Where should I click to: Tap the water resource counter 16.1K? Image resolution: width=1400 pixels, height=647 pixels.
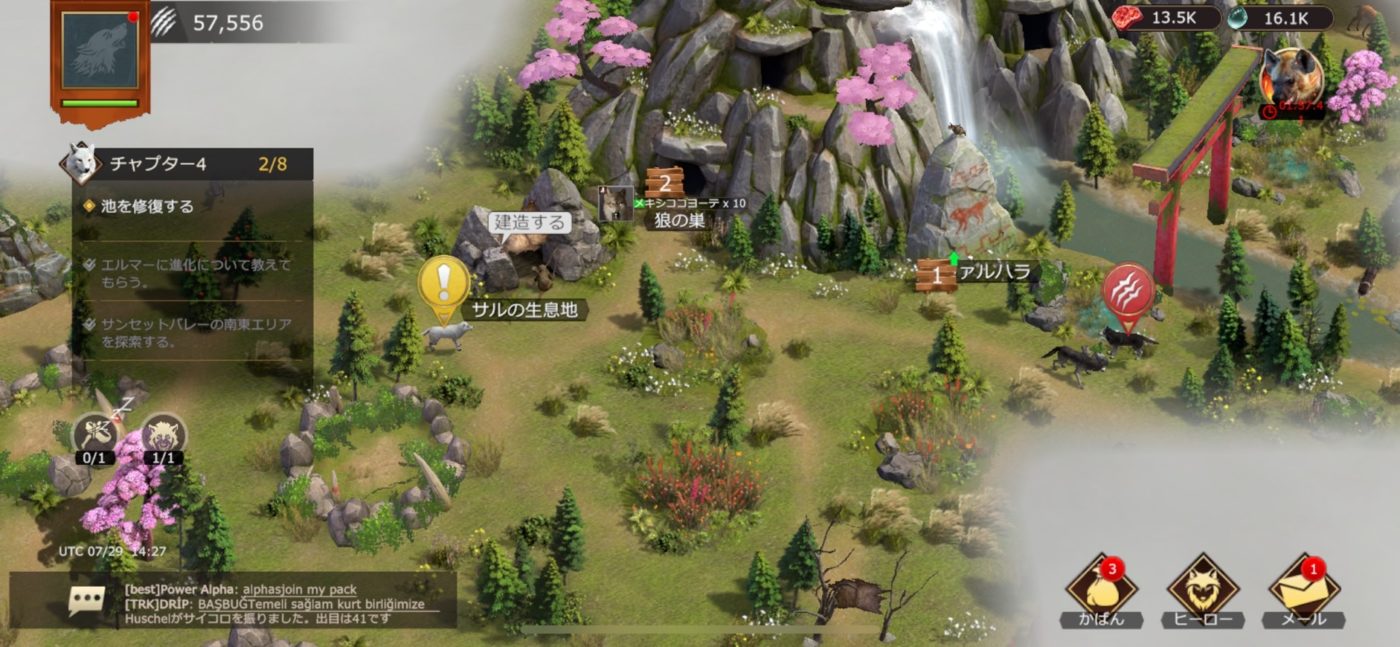[1282, 18]
